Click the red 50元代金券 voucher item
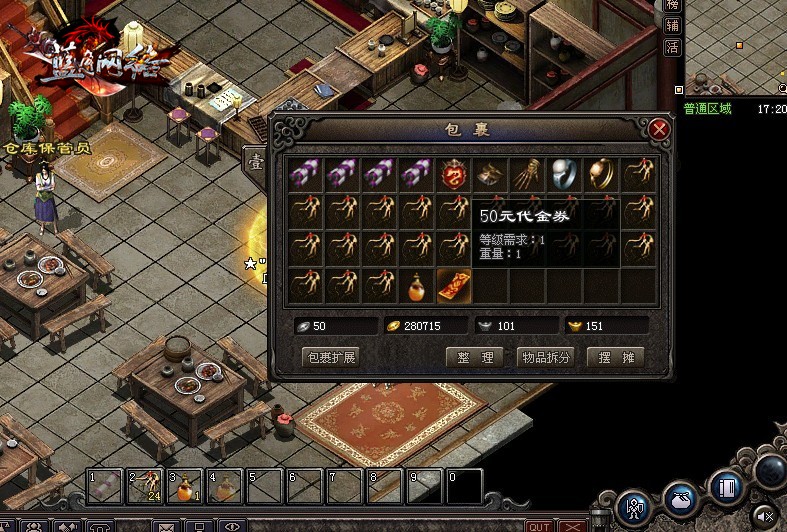This screenshot has width=787, height=532. click(x=455, y=286)
